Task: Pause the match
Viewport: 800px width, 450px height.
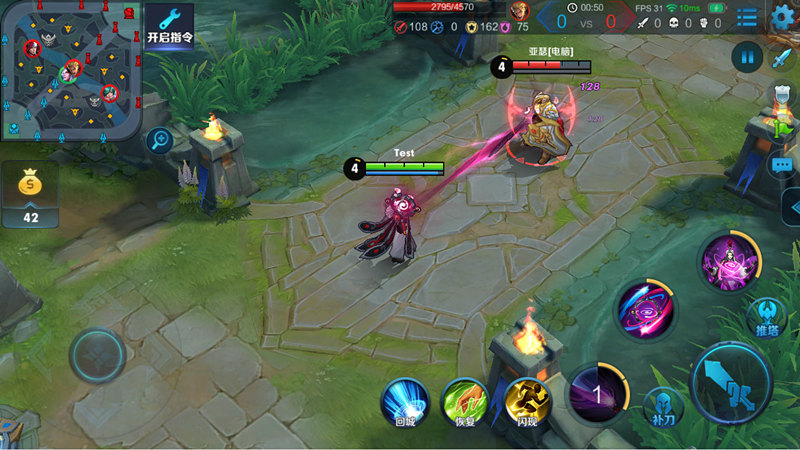Action: 746,56
